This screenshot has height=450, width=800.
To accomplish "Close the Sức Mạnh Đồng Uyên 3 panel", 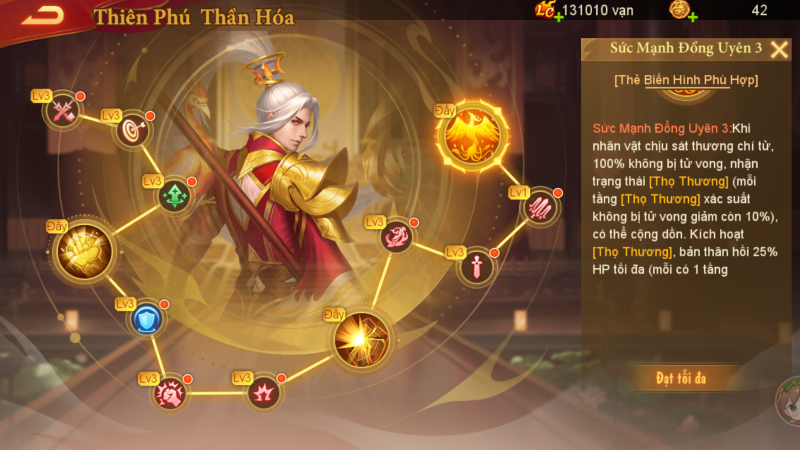I will click(x=780, y=49).
